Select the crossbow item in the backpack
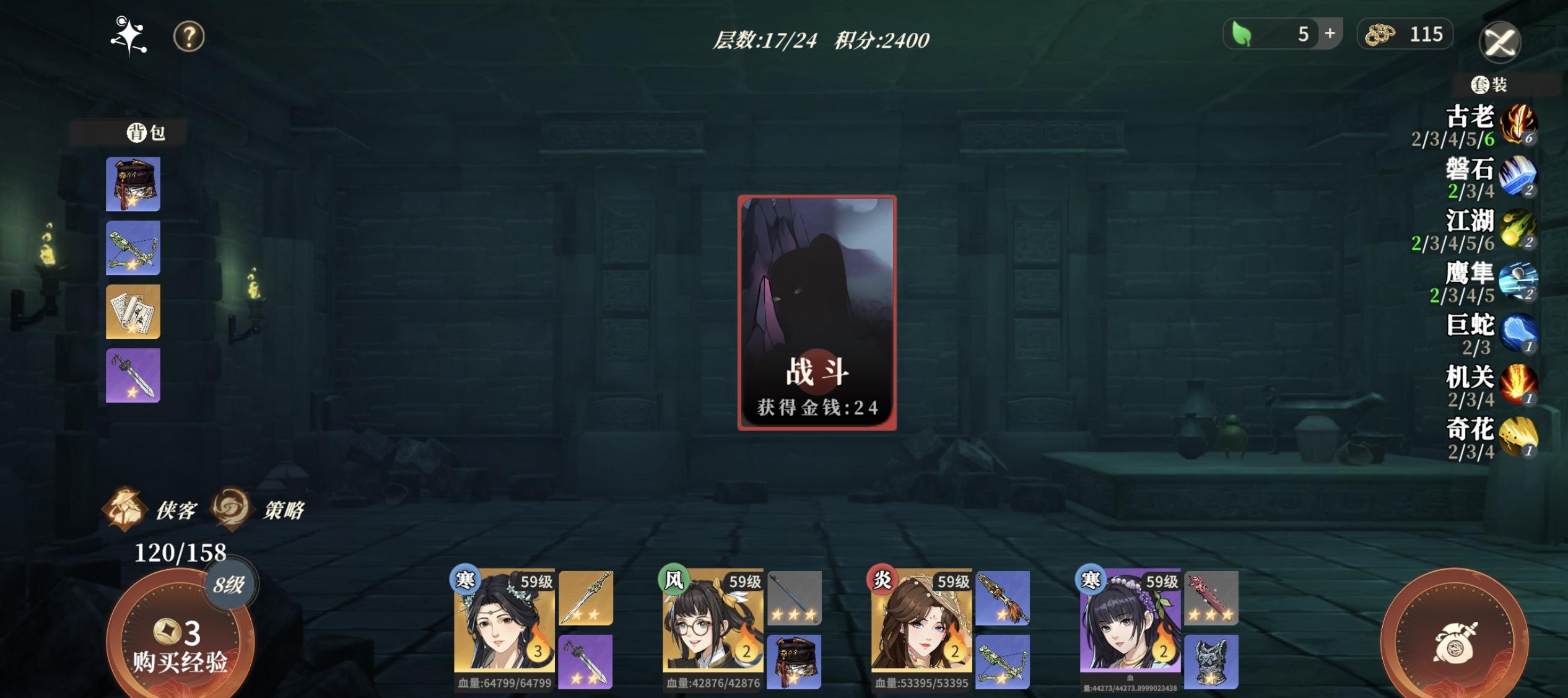 pyautogui.click(x=133, y=247)
